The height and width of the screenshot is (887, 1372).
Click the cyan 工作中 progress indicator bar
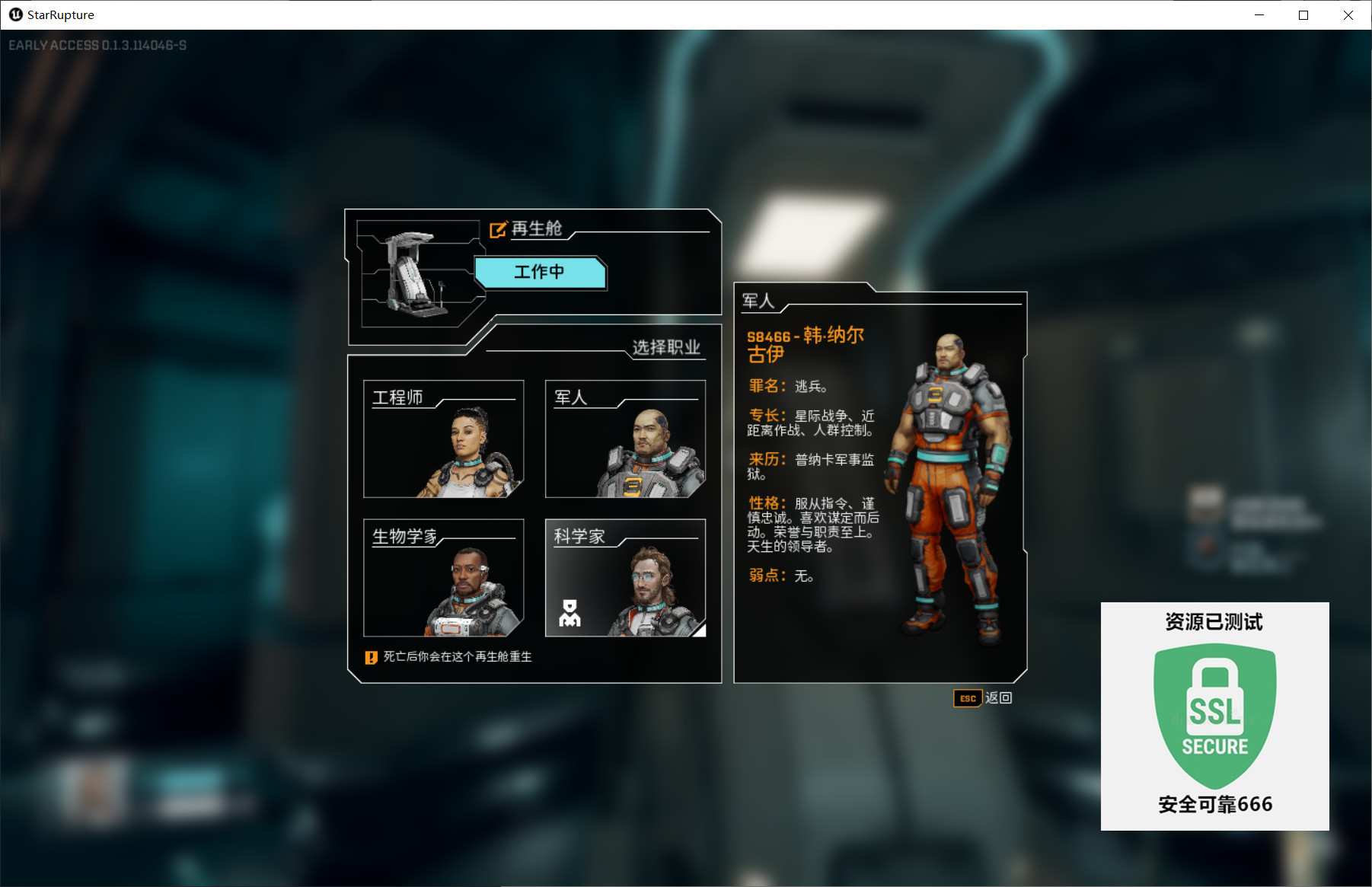tap(540, 273)
